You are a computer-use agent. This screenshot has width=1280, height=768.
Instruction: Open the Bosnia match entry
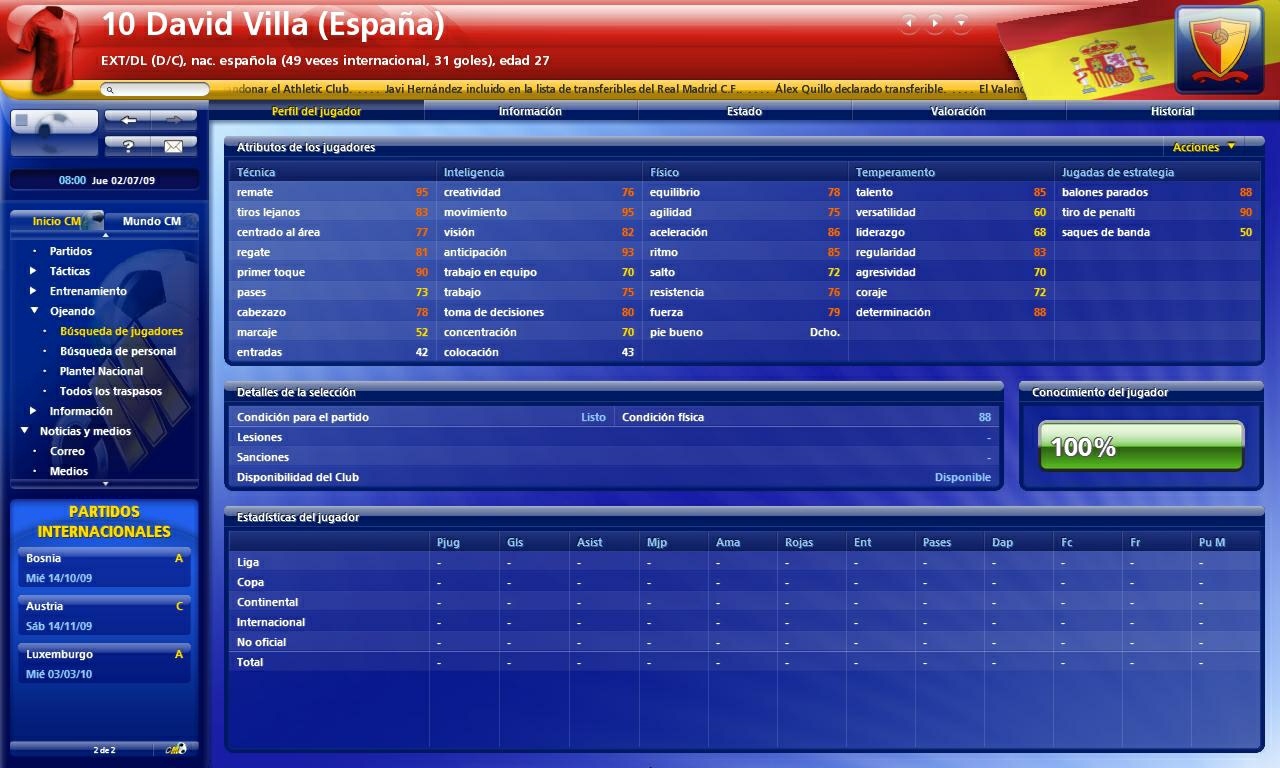coord(104,564)
